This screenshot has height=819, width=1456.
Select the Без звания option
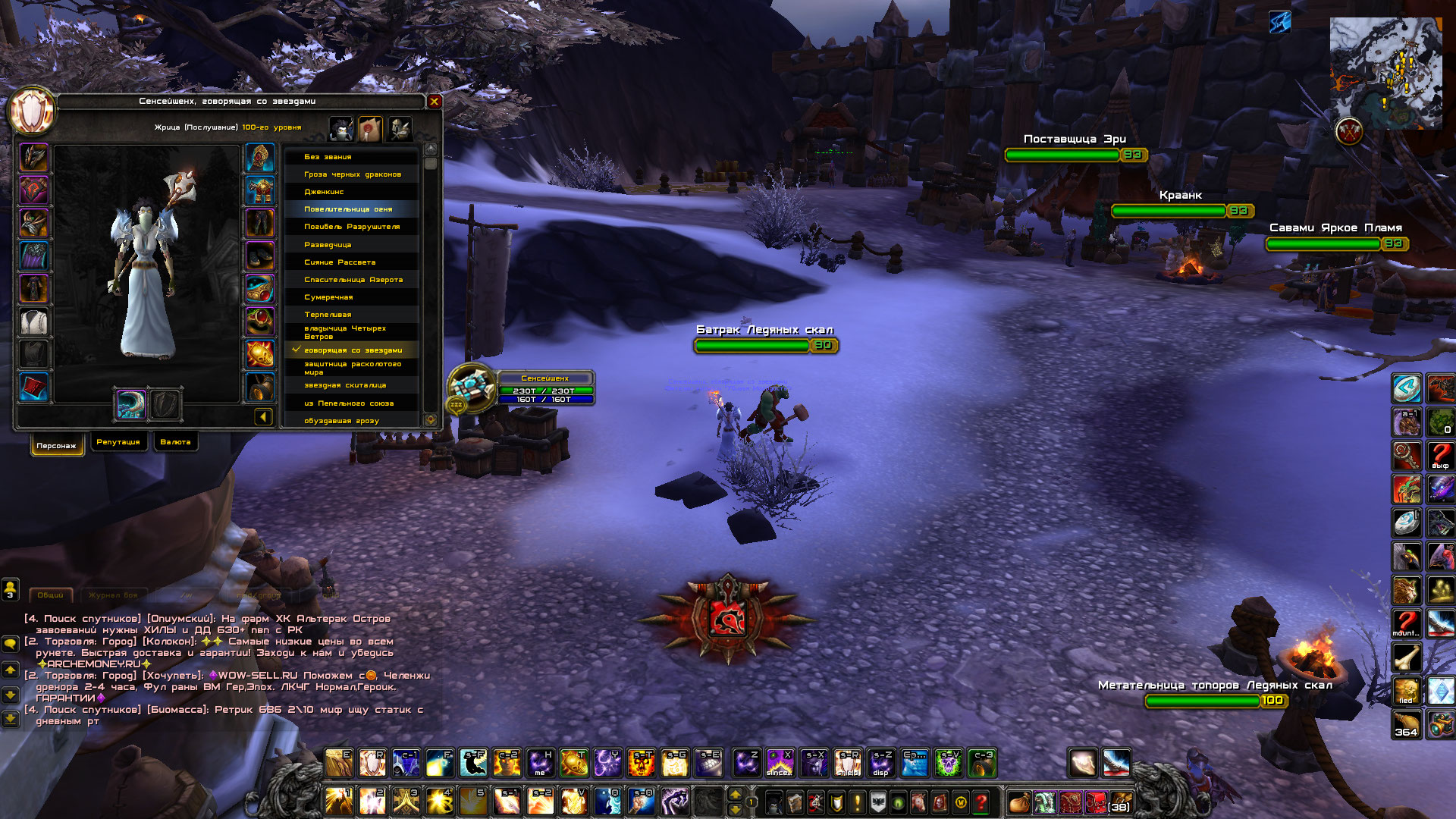(x=328, y=157)
